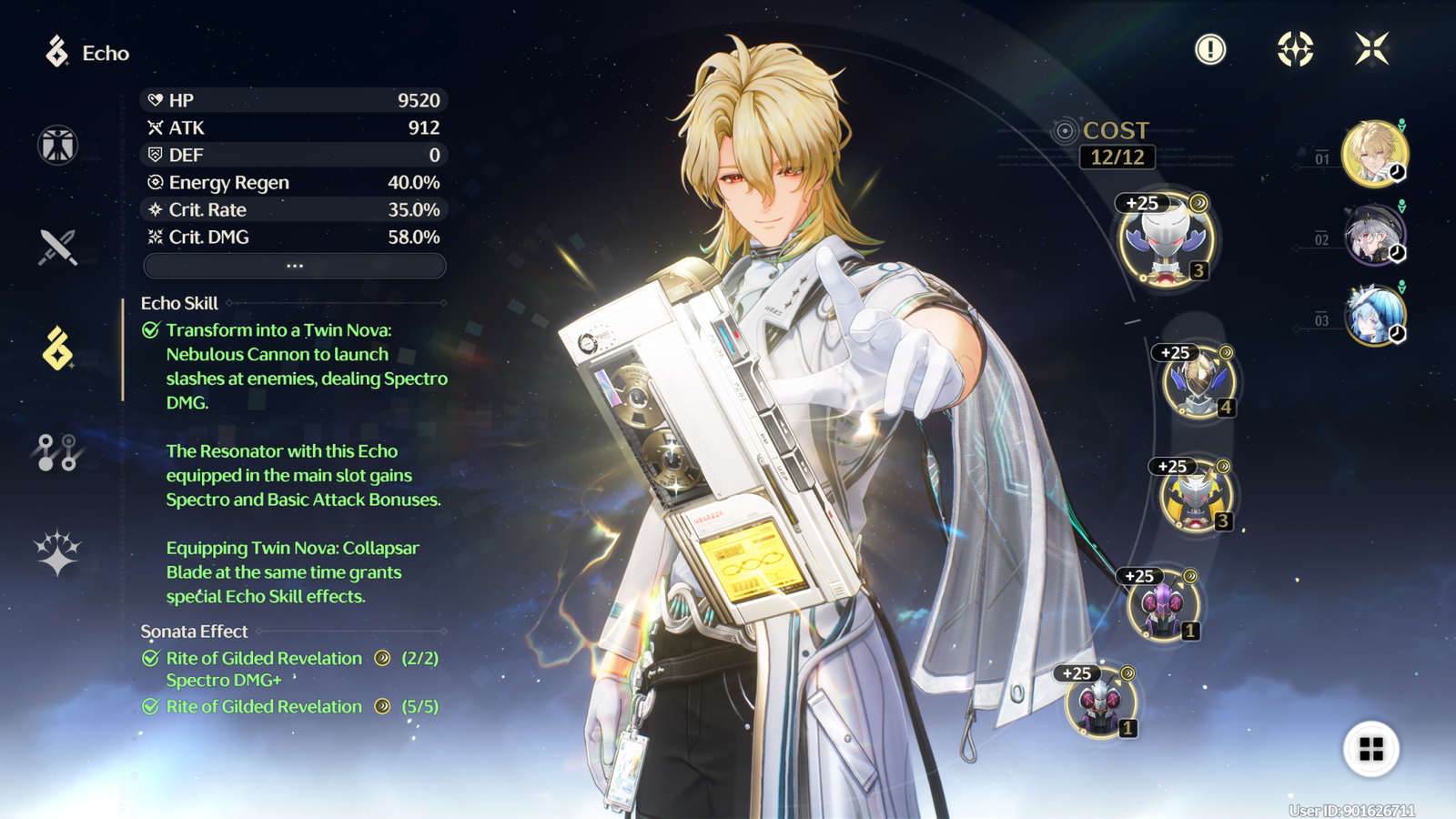Open the star-shaped resonance chain tab
The image size is (1456, 819).
pos(57,552)
